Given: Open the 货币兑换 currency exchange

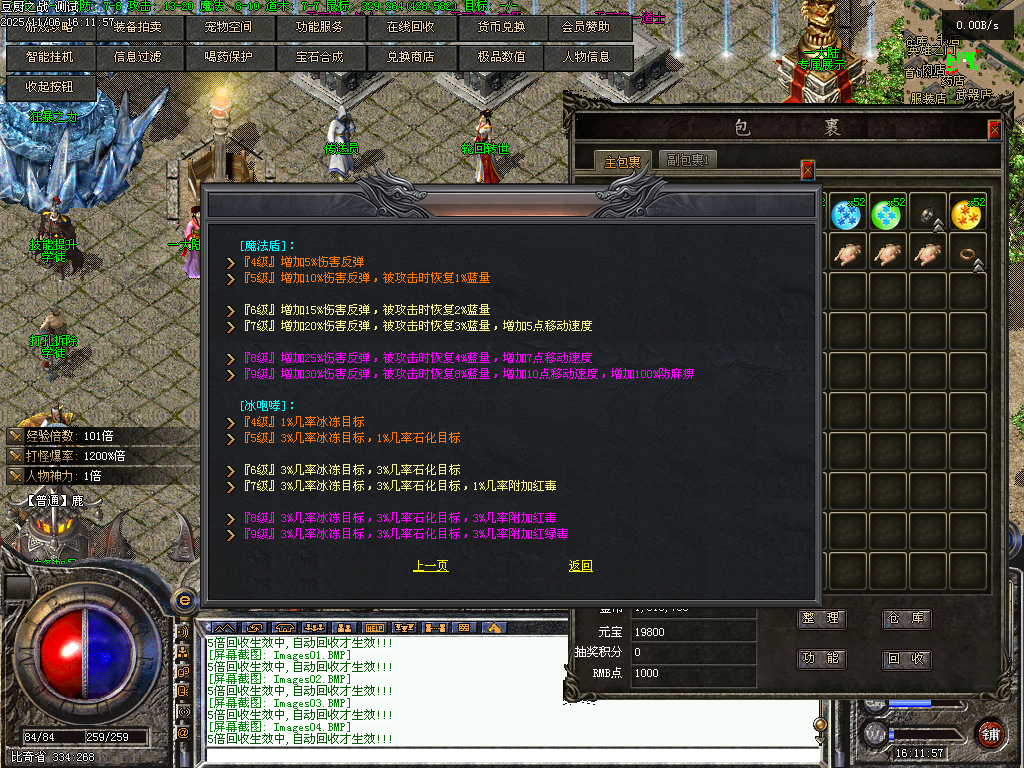Looking at the screenshot, I should (x=500, y=27).
